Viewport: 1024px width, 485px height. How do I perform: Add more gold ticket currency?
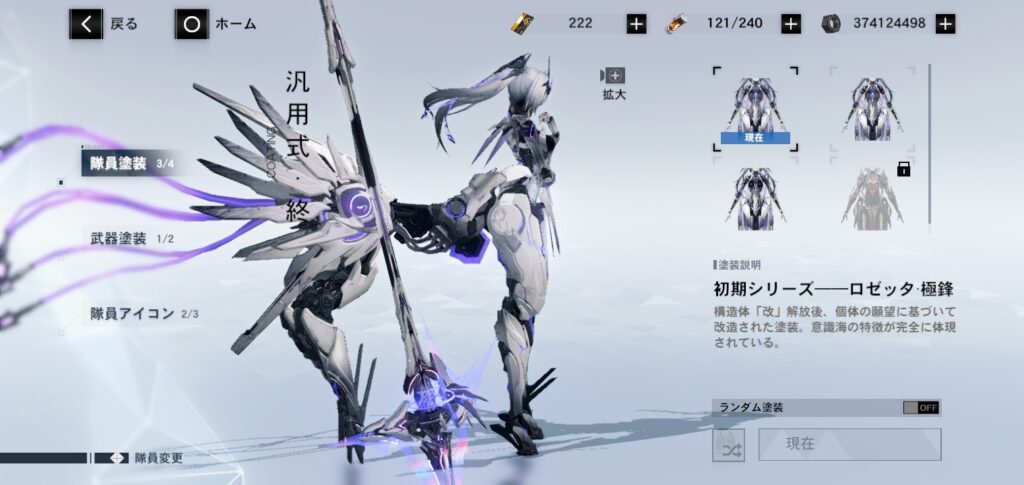[x=636, y=24]
